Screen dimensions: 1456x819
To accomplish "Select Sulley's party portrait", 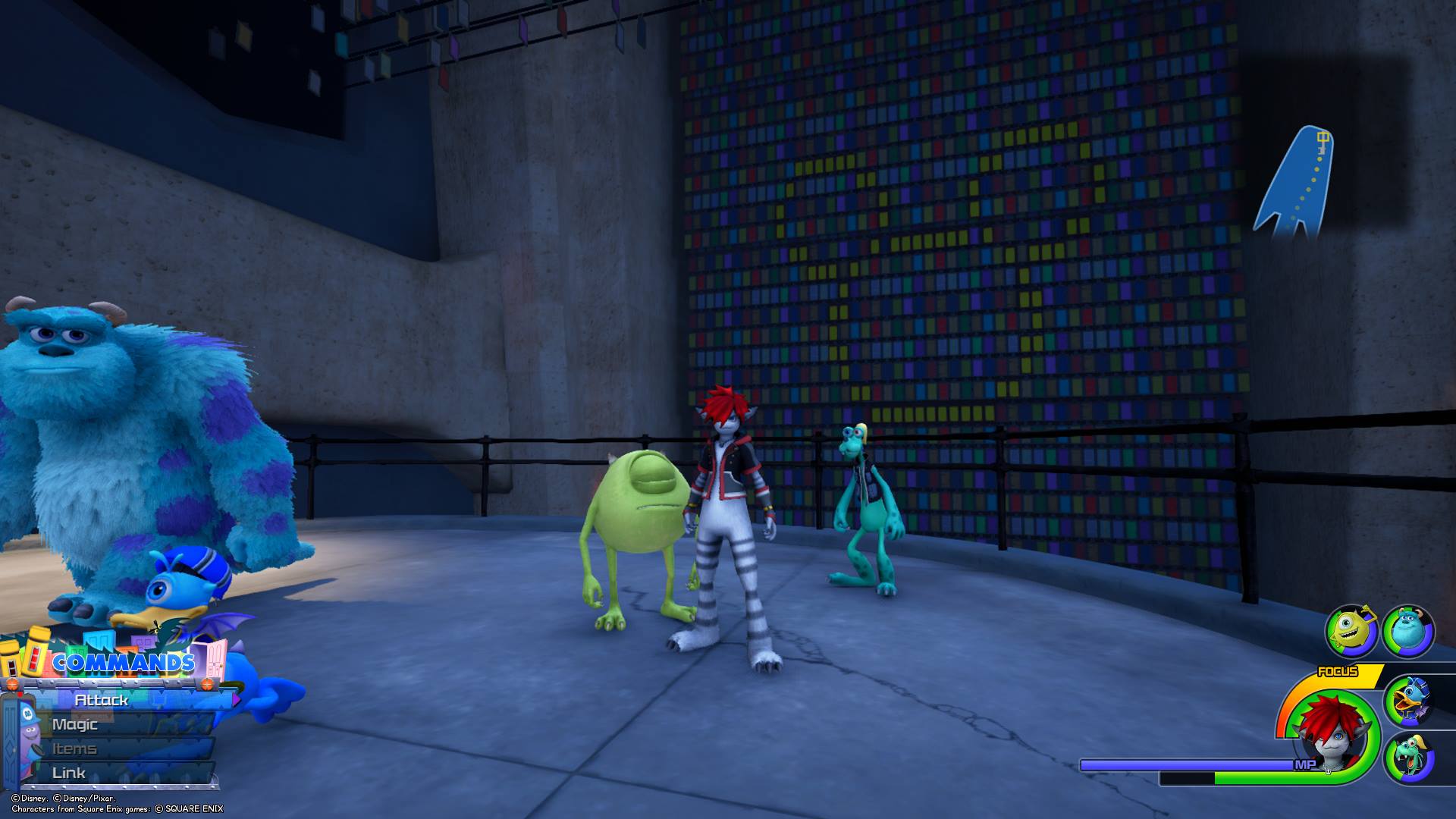I will [x=1407, y=631].
